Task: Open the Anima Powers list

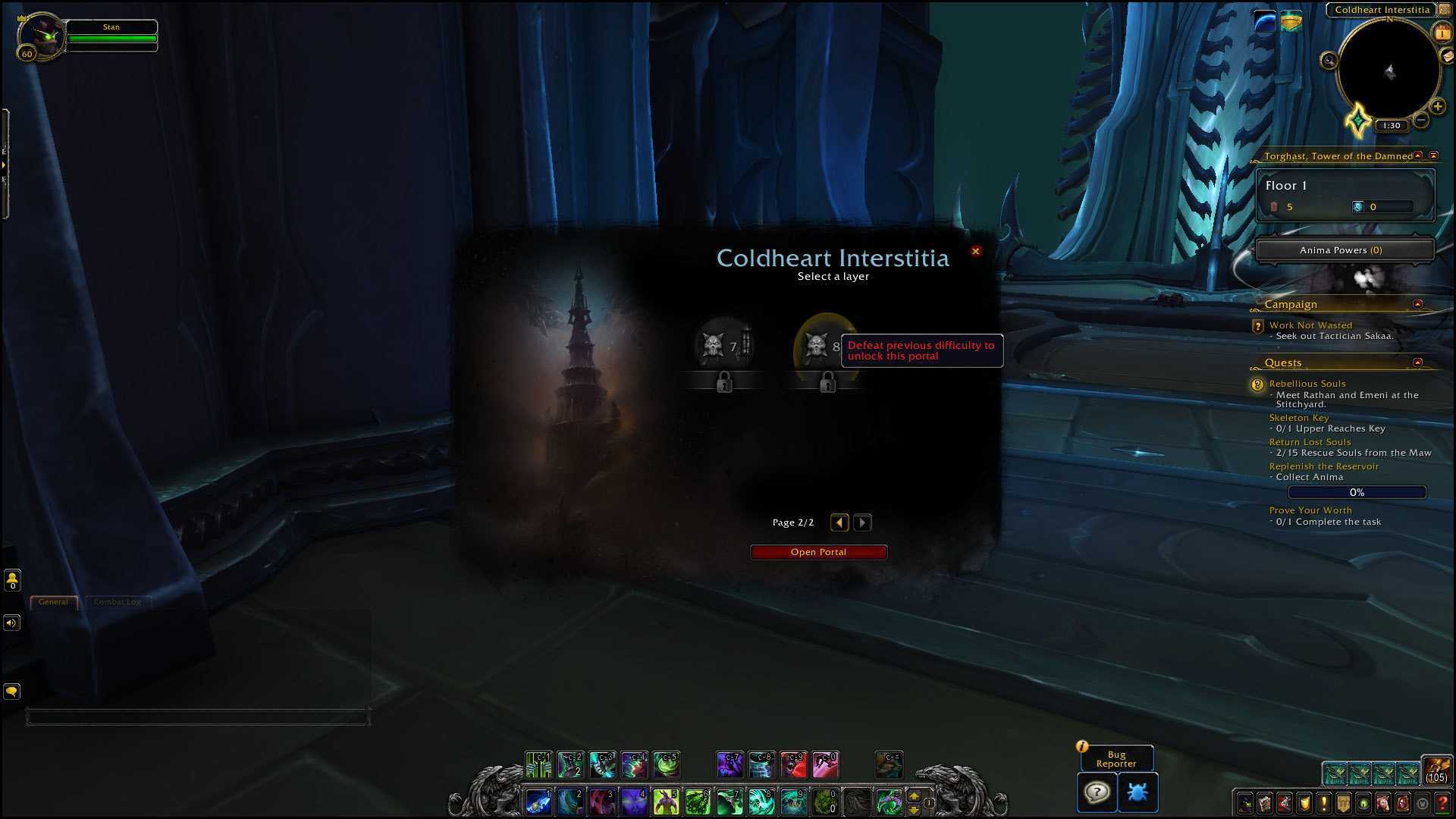Action: click(x=1345, y=250)
